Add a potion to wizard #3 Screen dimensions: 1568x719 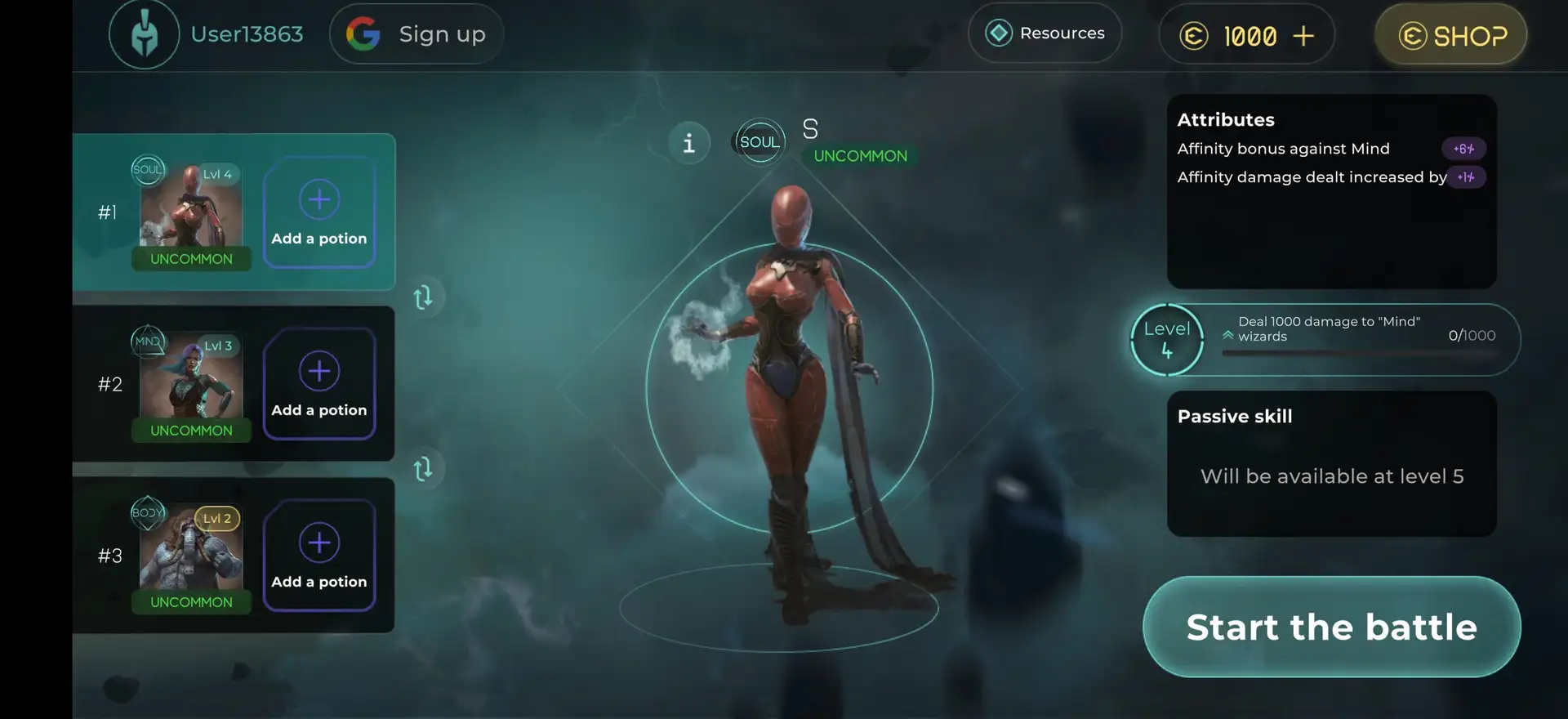(319, 556)
